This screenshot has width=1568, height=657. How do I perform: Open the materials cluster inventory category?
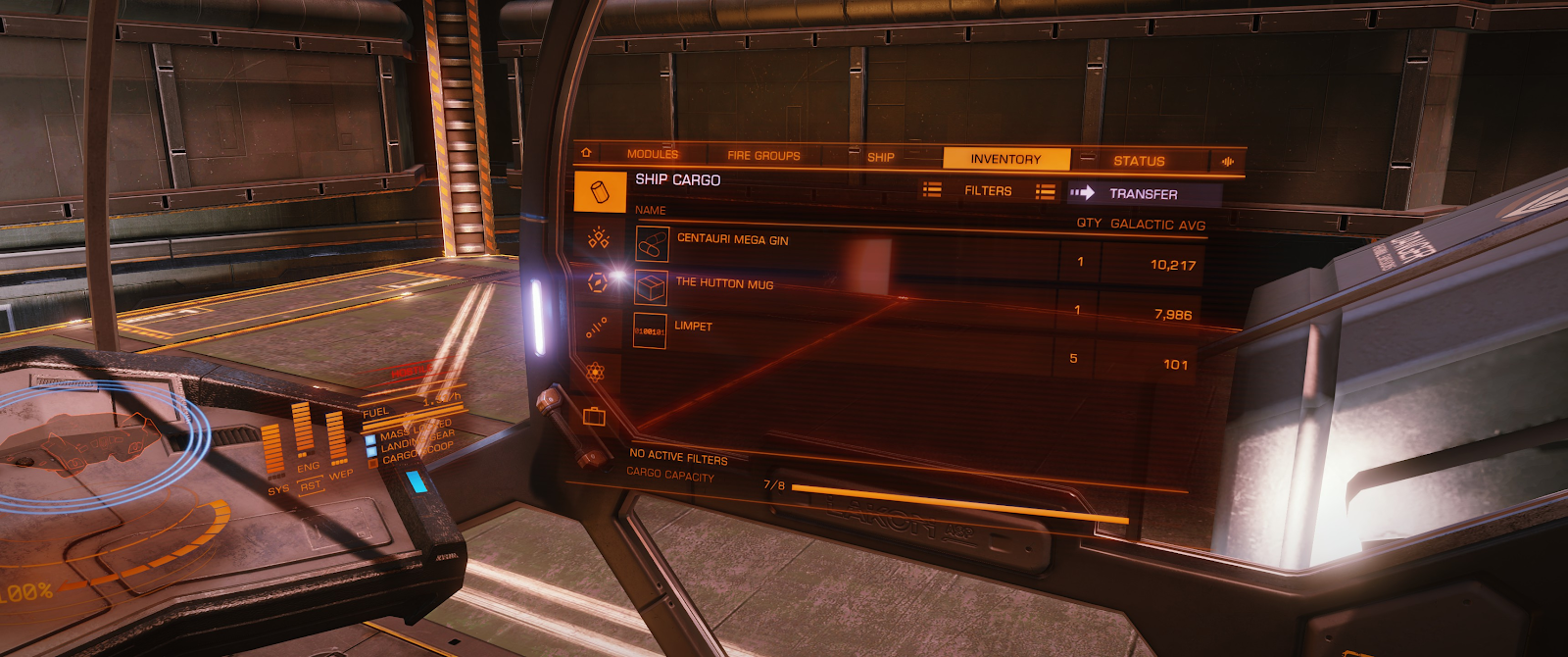click(x=598, y=238)
